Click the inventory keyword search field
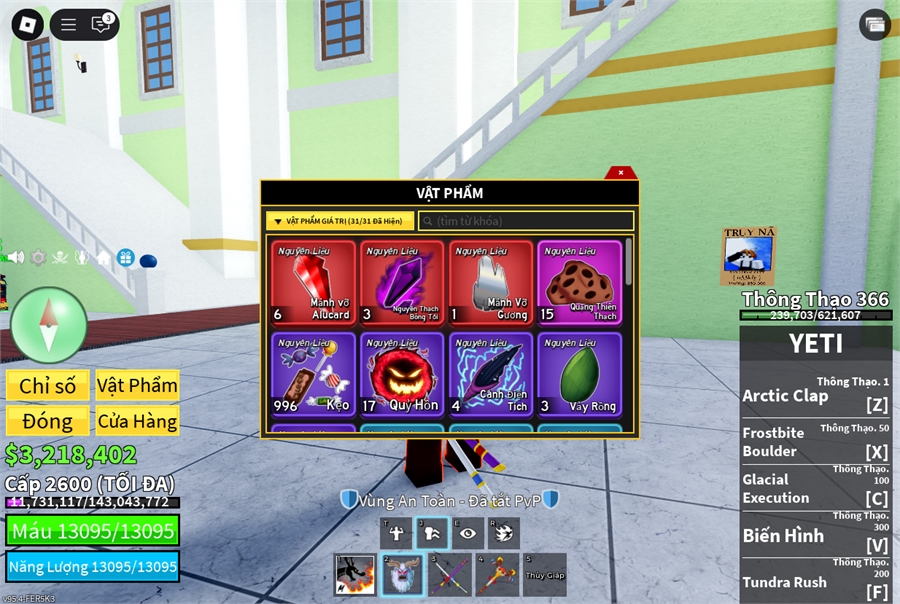Image resolution: width=900 pixels, height=604 pixels. click(526, 221)
